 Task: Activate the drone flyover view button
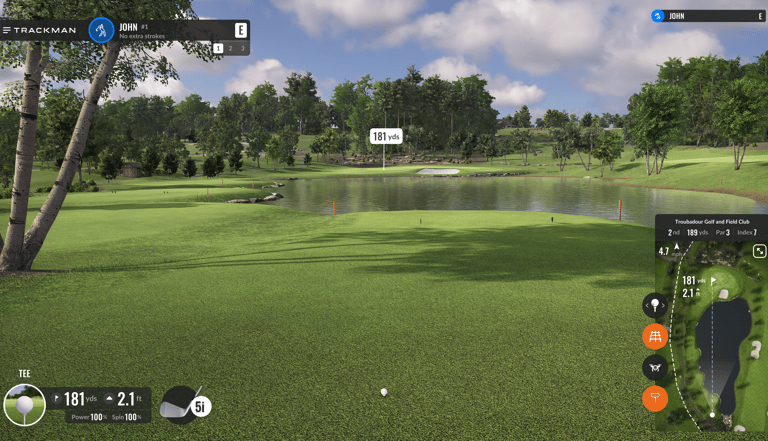655,367
